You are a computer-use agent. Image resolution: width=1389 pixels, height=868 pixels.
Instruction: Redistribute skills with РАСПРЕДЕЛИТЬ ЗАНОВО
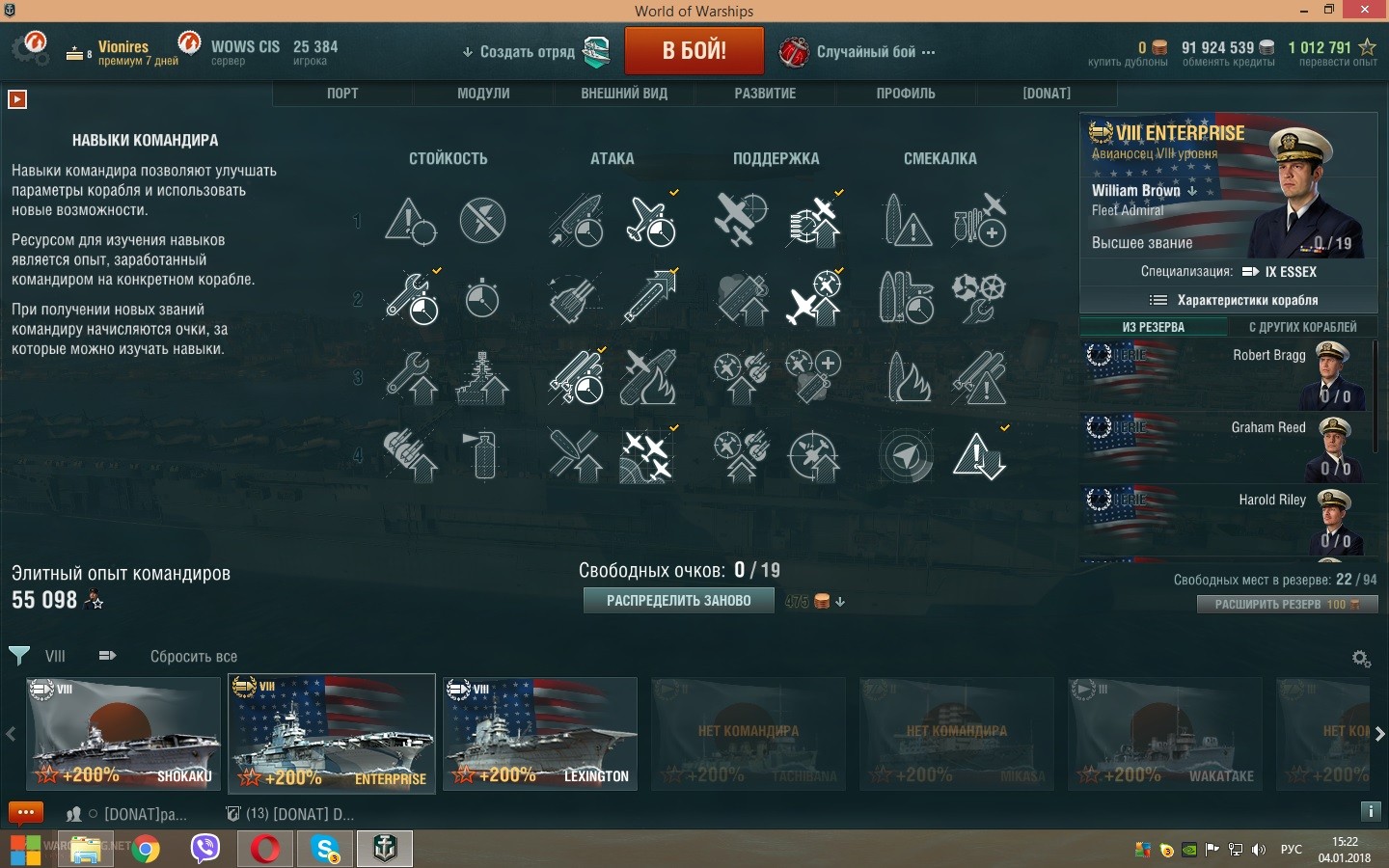pos(678,601)
